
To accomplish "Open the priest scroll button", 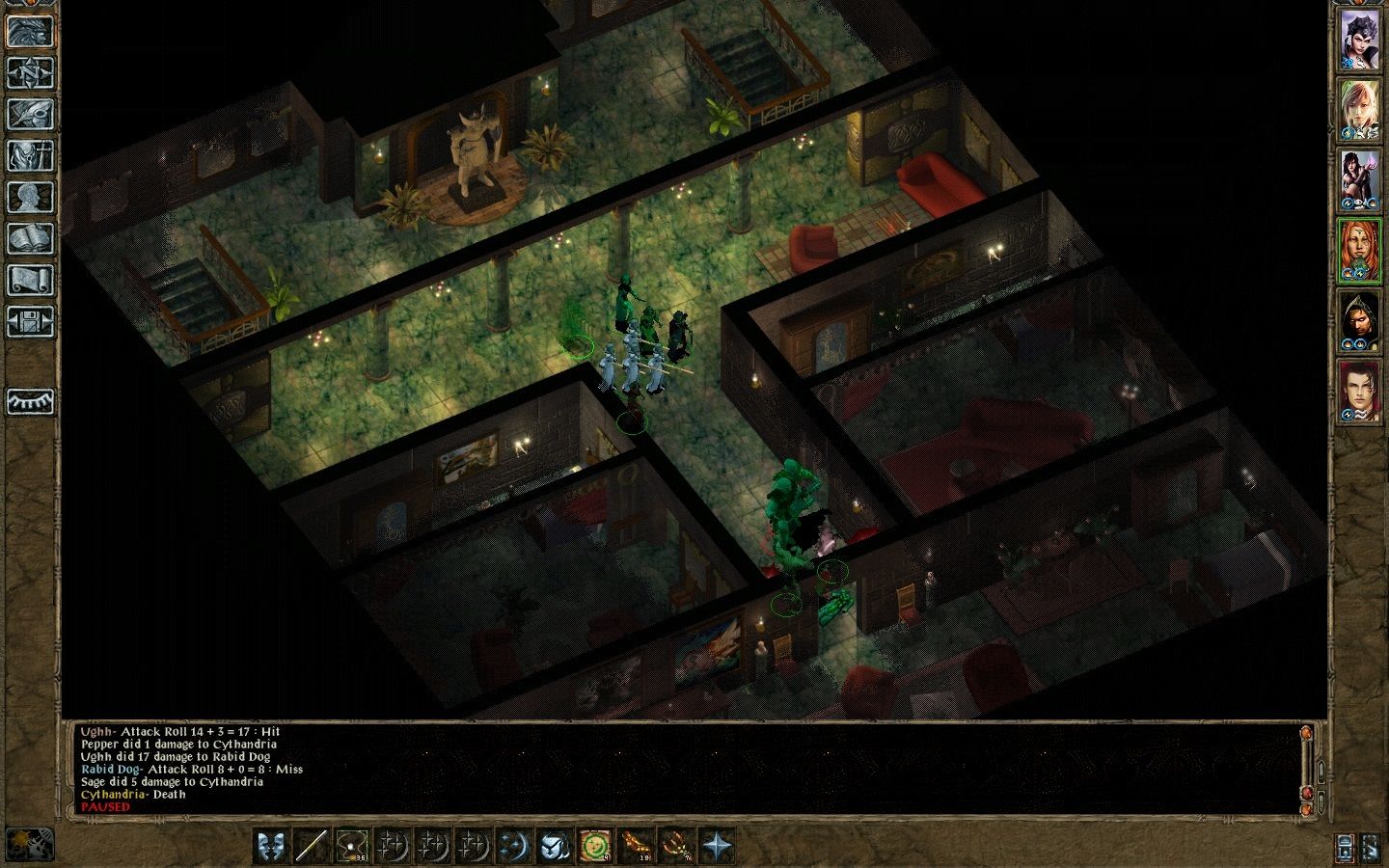I will pyautogui.click(x=31, y=280).
